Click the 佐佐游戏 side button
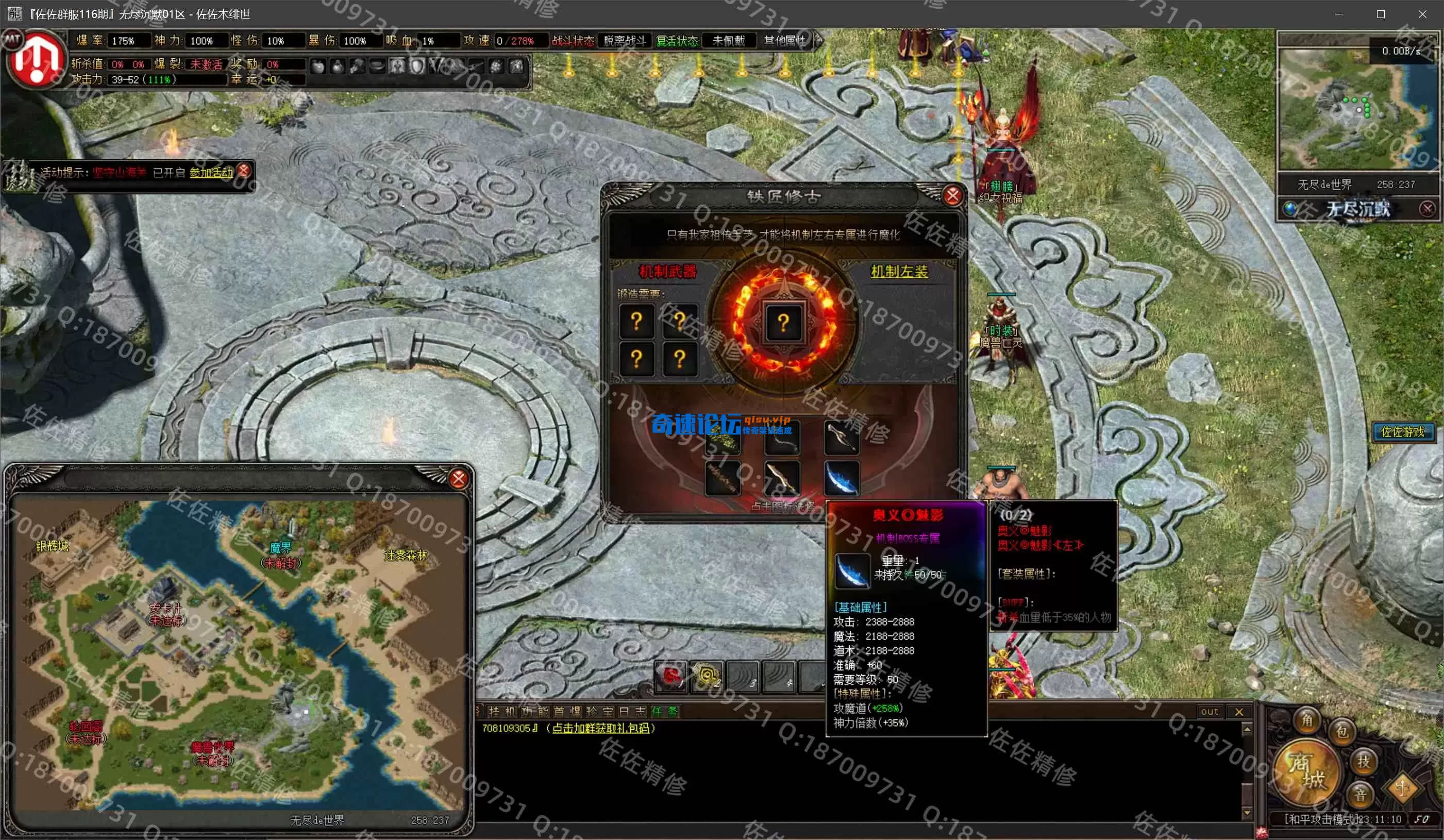The height and width of the screenshot is (840, 1444). tap(1403, 431)
